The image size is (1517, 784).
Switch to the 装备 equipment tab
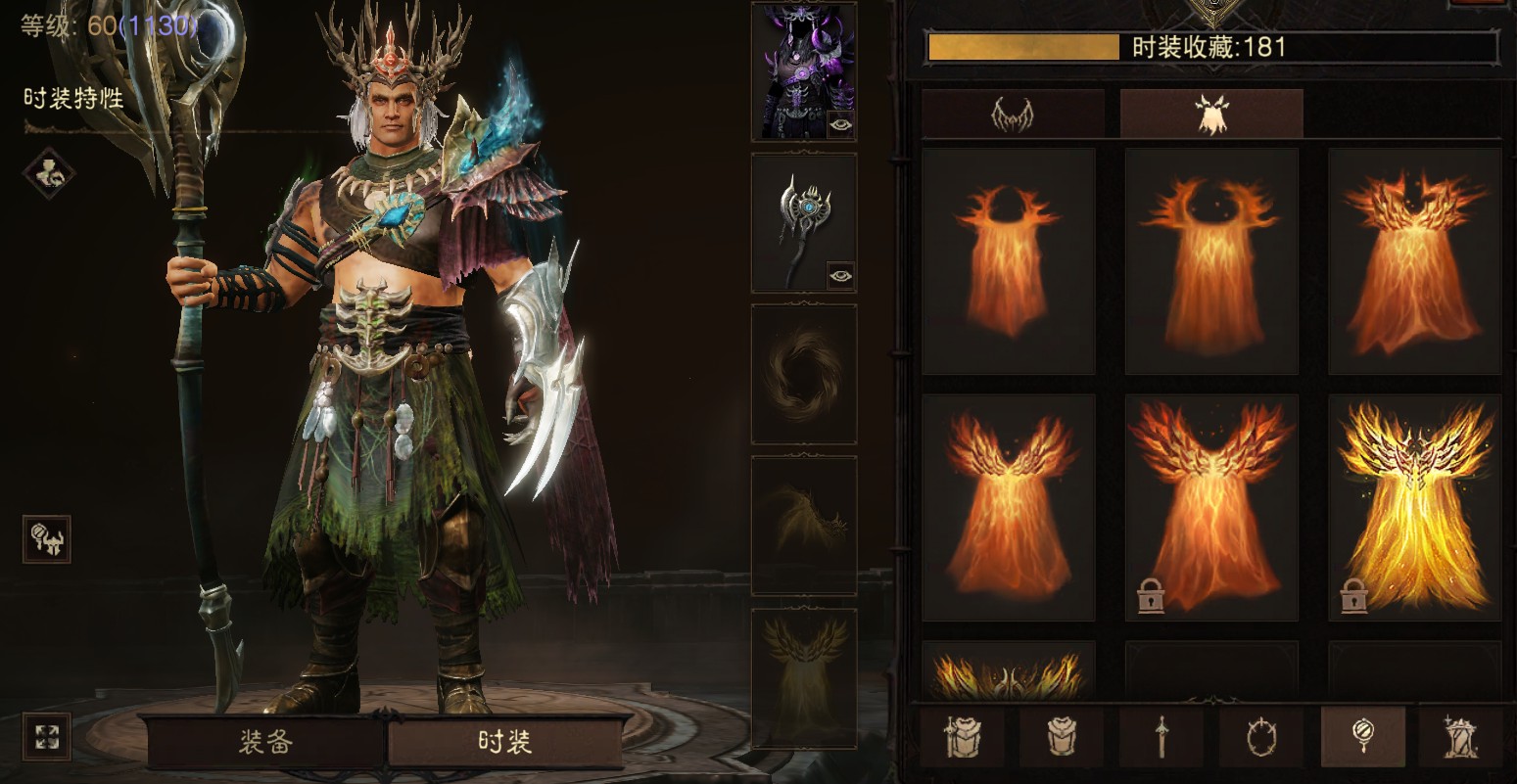[x=265, y=742]
